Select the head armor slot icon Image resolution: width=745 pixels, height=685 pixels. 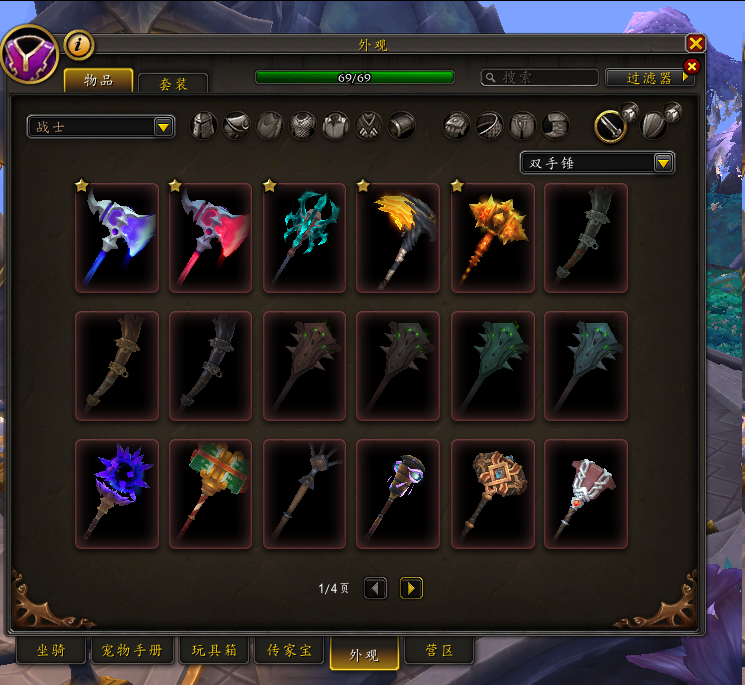[x=203, y=125]
